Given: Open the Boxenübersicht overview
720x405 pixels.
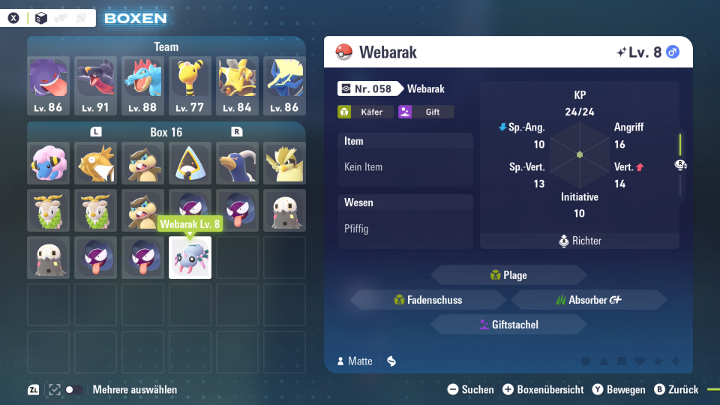Looking at the screenshot, I should 543,389.
